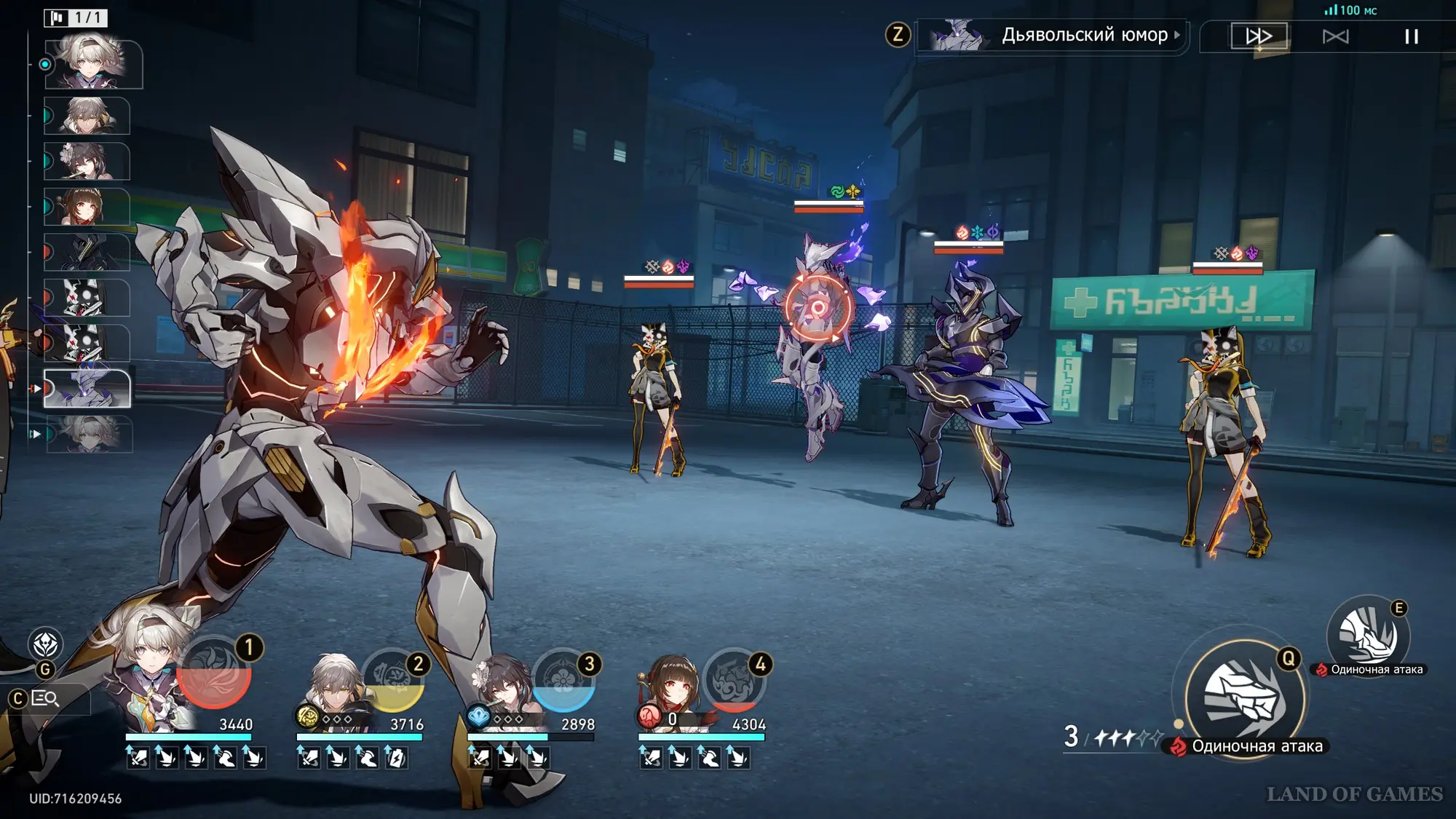1456x819 pixels.
Task: Activate the first character's red ultimate
Action: coord(214,673)
